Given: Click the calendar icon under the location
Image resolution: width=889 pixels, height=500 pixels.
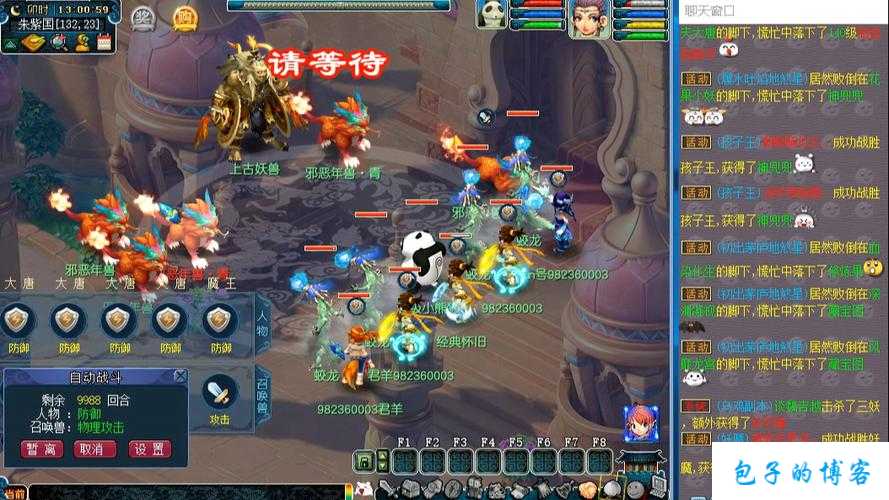Looking at the screenshot, I should (x=103, y=42).
